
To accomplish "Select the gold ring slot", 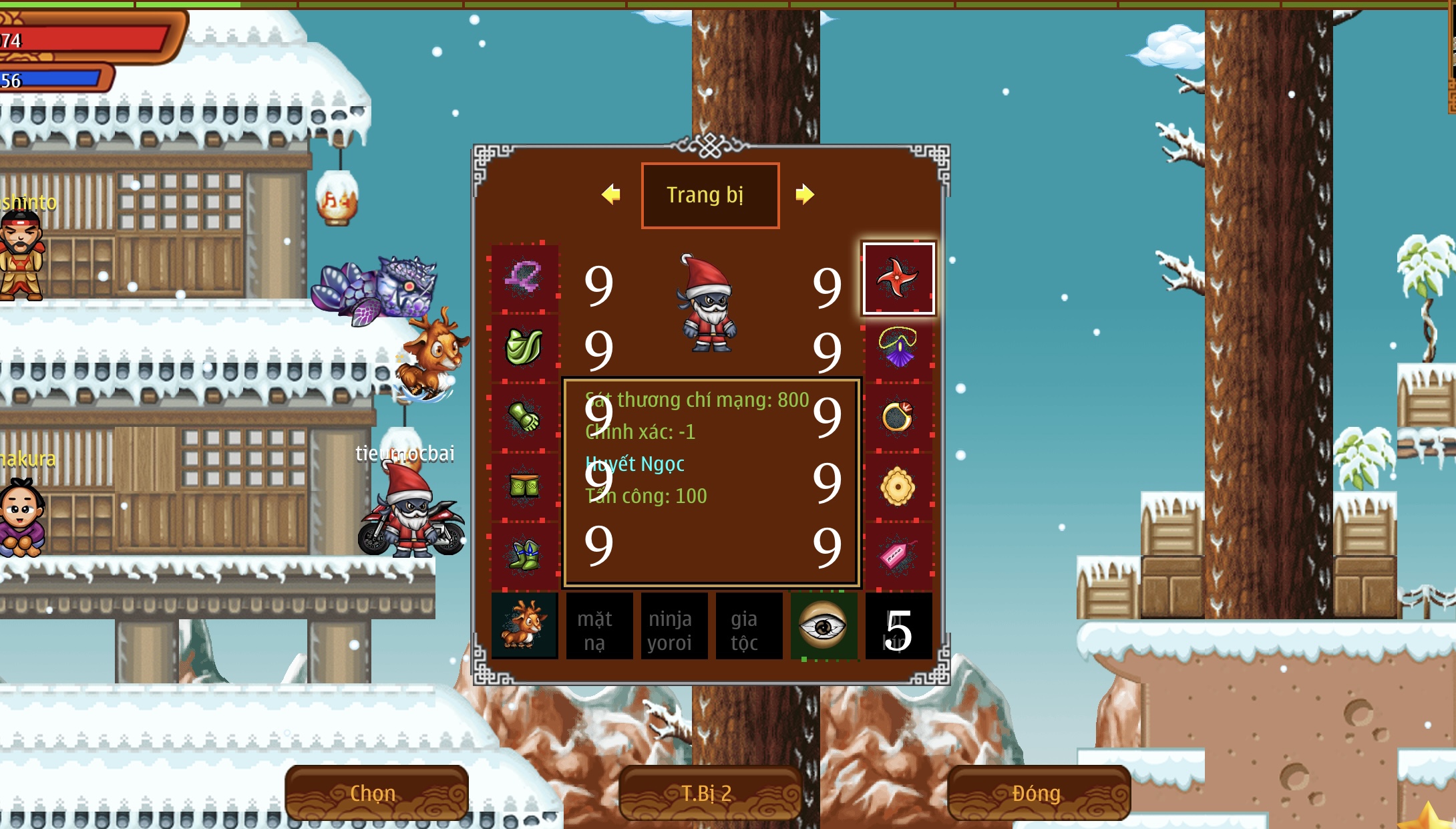I will point(898,418).
